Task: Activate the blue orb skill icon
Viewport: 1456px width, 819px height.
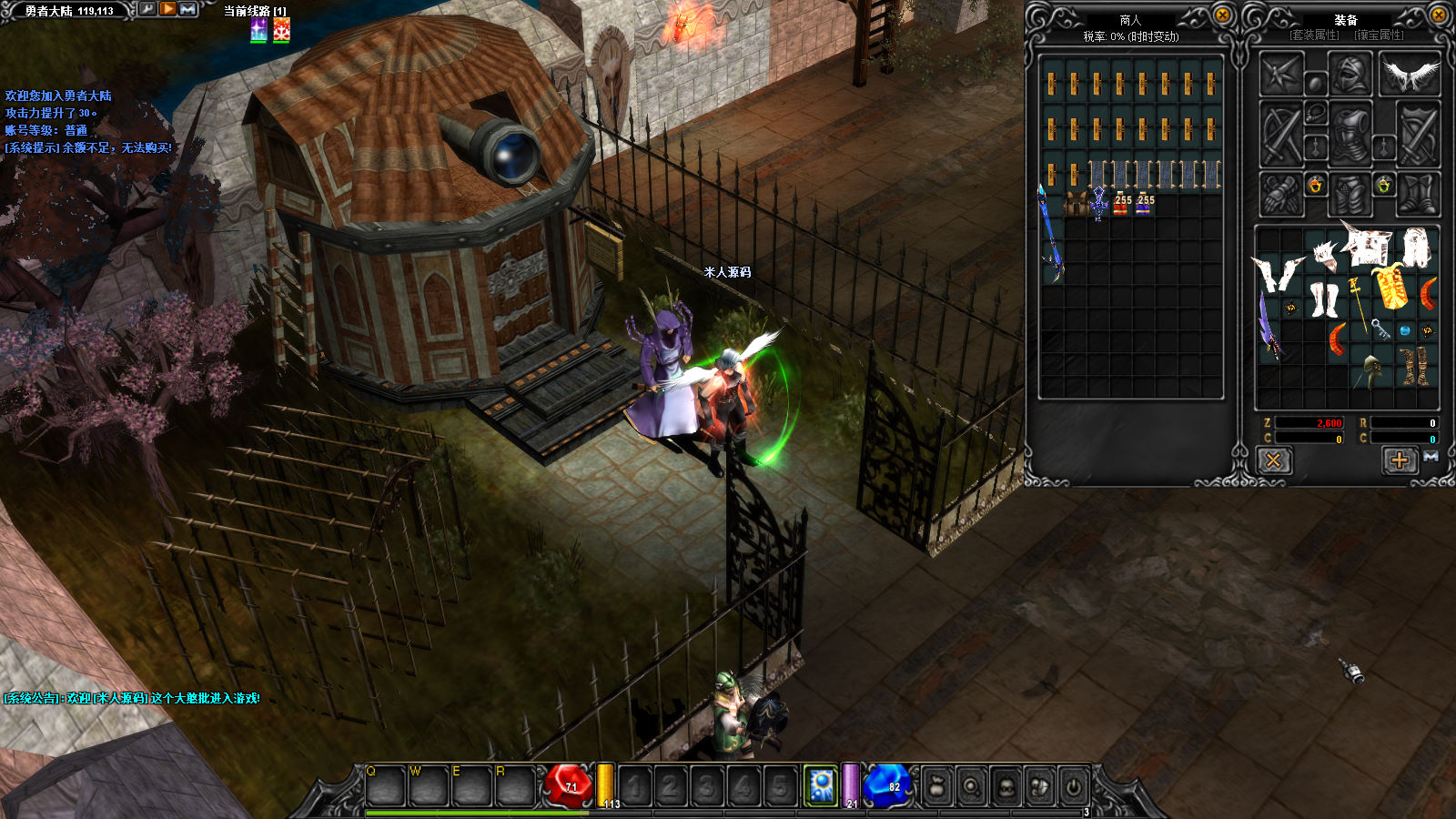Action: click(x=821, y=785)
